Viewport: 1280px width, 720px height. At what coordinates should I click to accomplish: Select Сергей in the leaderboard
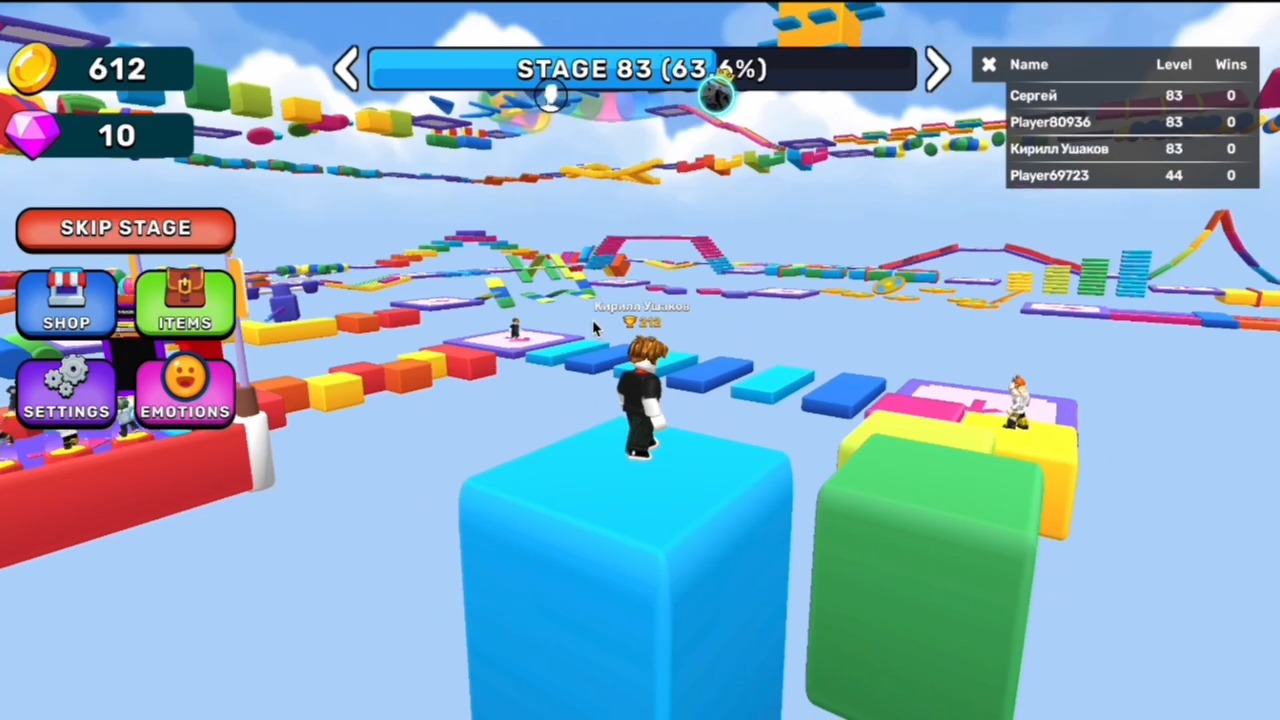pyautogui.click(x=1033, y=95)
